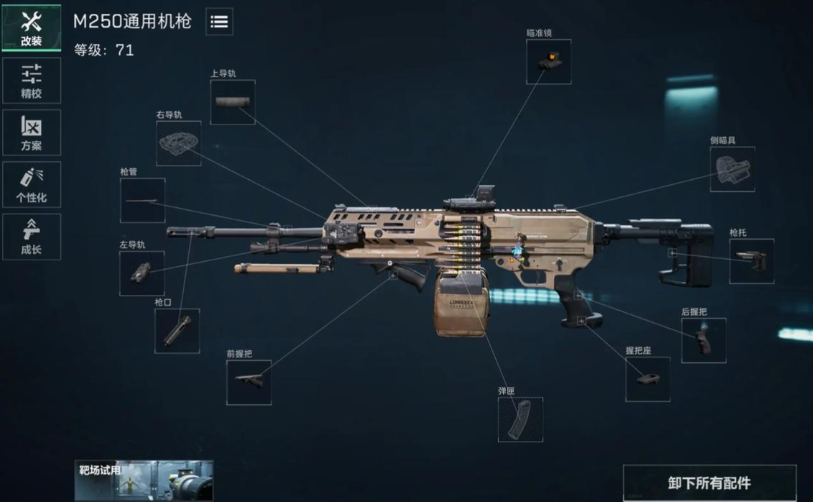Choose the 前握把 foregrip slot
The image size is (813, 502).
coord(248,382)
